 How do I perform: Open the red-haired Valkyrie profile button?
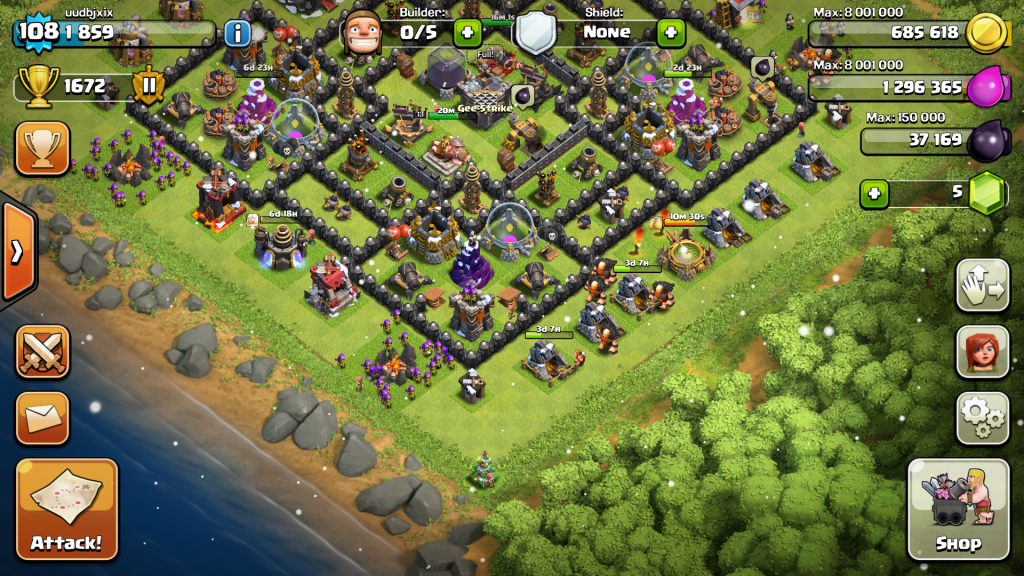pyautogui.click(x=982, y=351)
